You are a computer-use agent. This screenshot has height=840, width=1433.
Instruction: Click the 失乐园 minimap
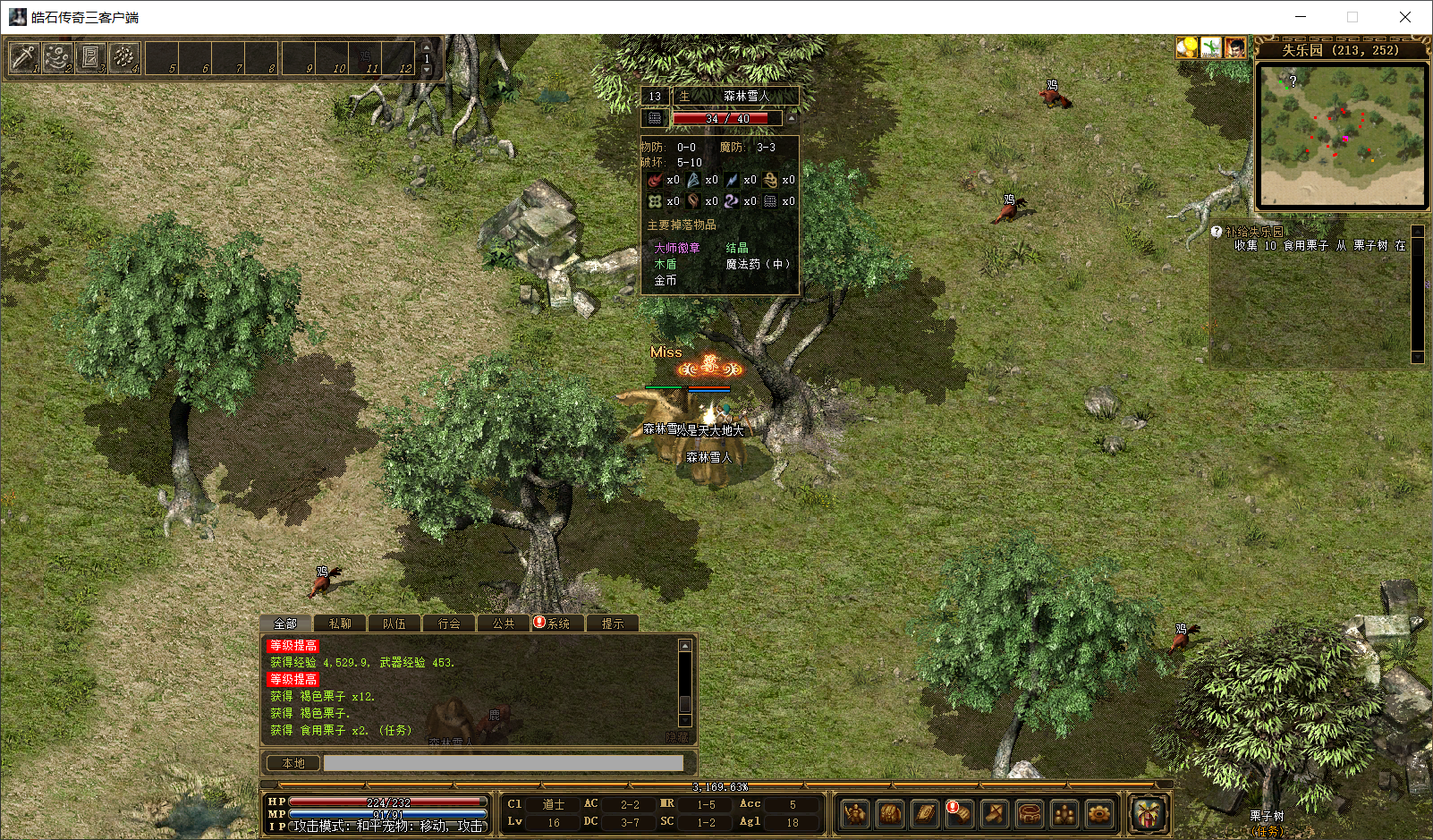(x=1341, y=134)
